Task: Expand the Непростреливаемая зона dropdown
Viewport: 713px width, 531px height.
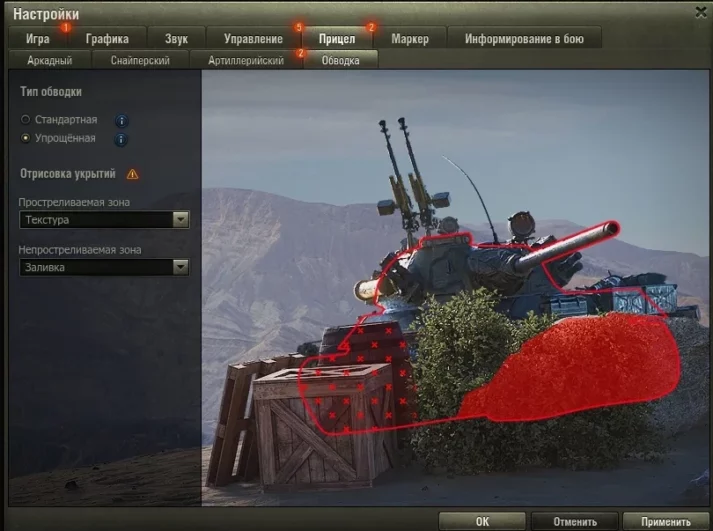Action: tap(104, 267)
